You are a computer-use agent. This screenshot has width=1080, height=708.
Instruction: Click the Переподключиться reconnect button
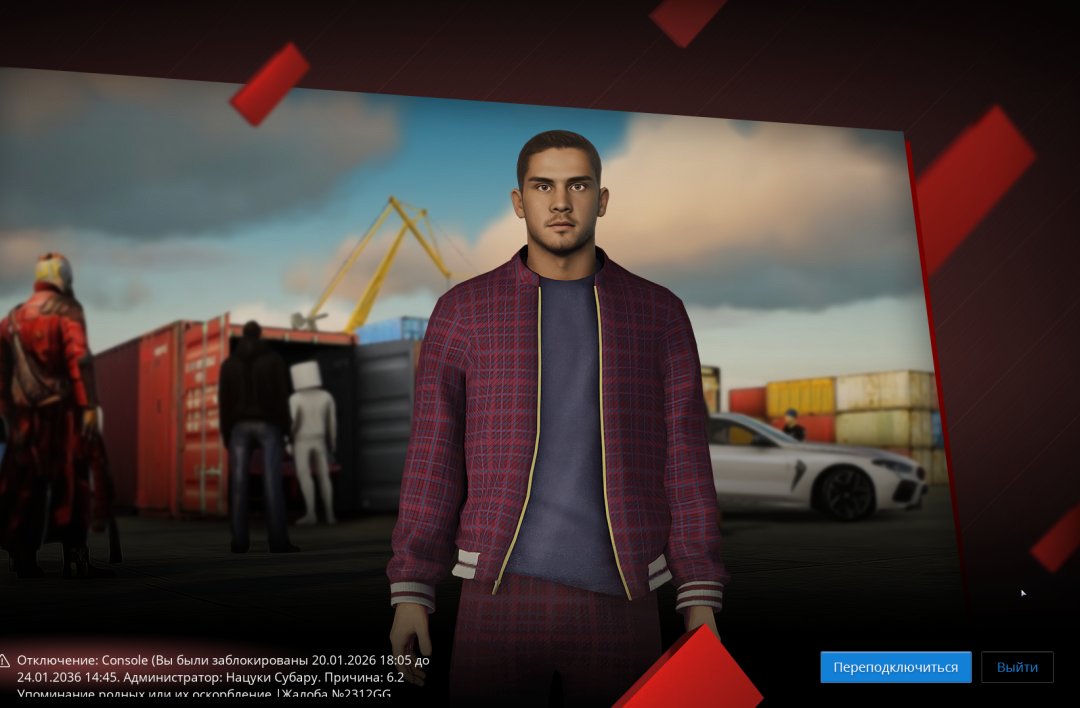[895, 667]
